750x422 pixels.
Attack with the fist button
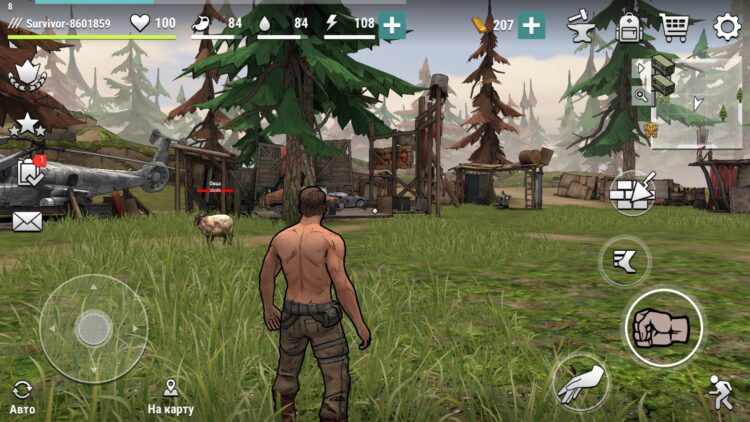[x=664, y=327]
